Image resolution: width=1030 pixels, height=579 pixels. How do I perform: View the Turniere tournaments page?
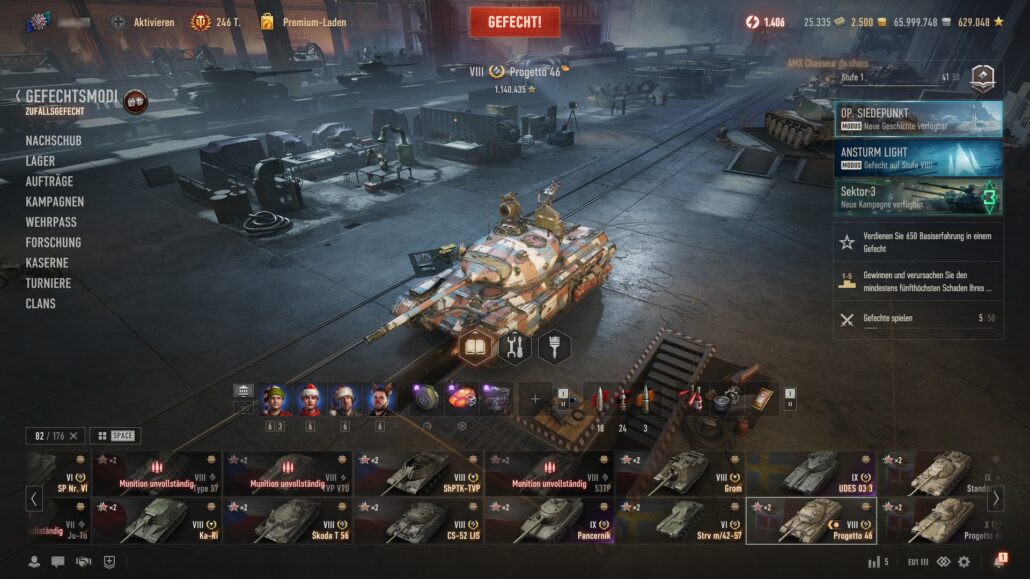[x=48, y=283]
